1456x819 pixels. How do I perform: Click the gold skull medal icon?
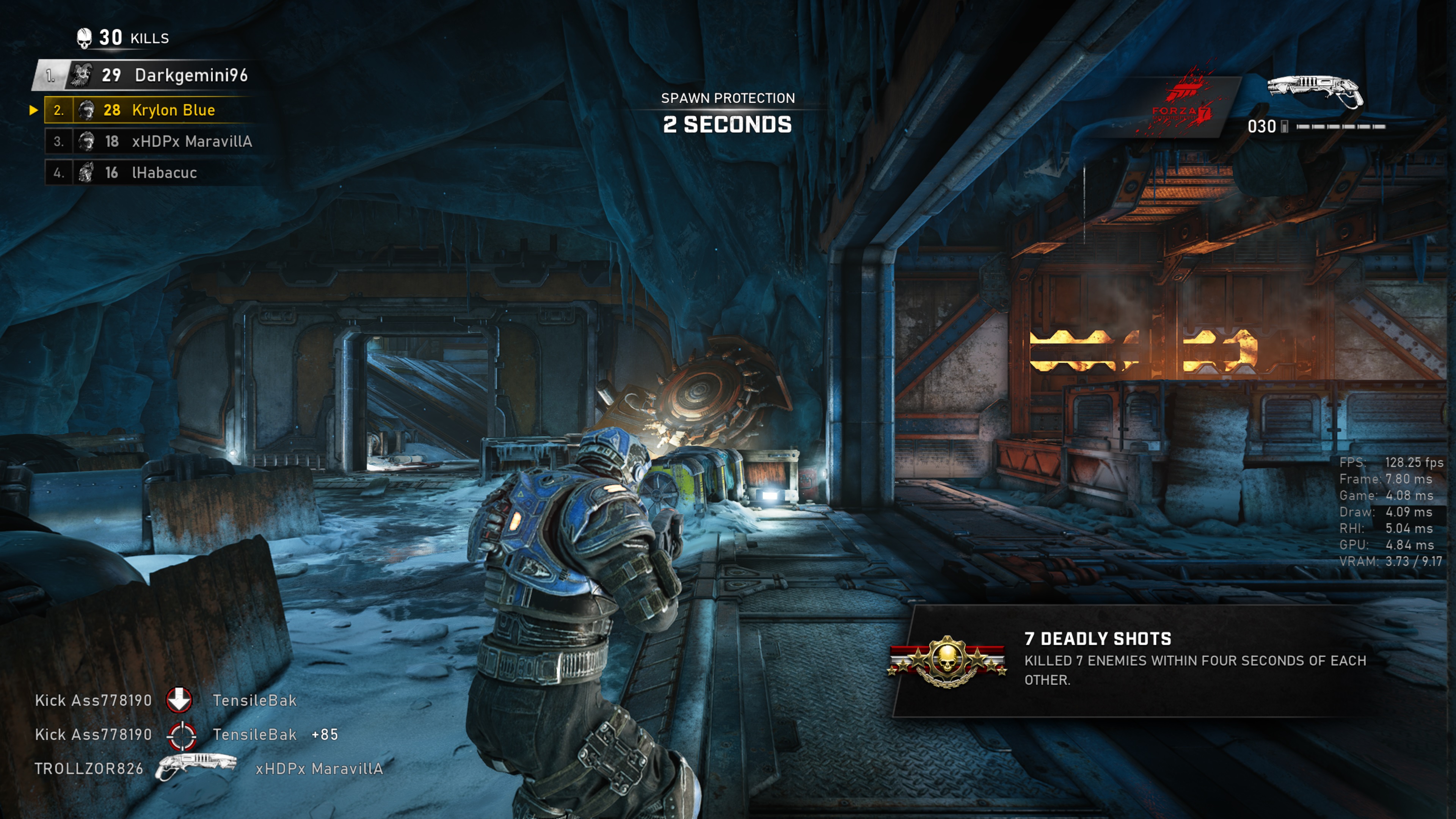947,661
